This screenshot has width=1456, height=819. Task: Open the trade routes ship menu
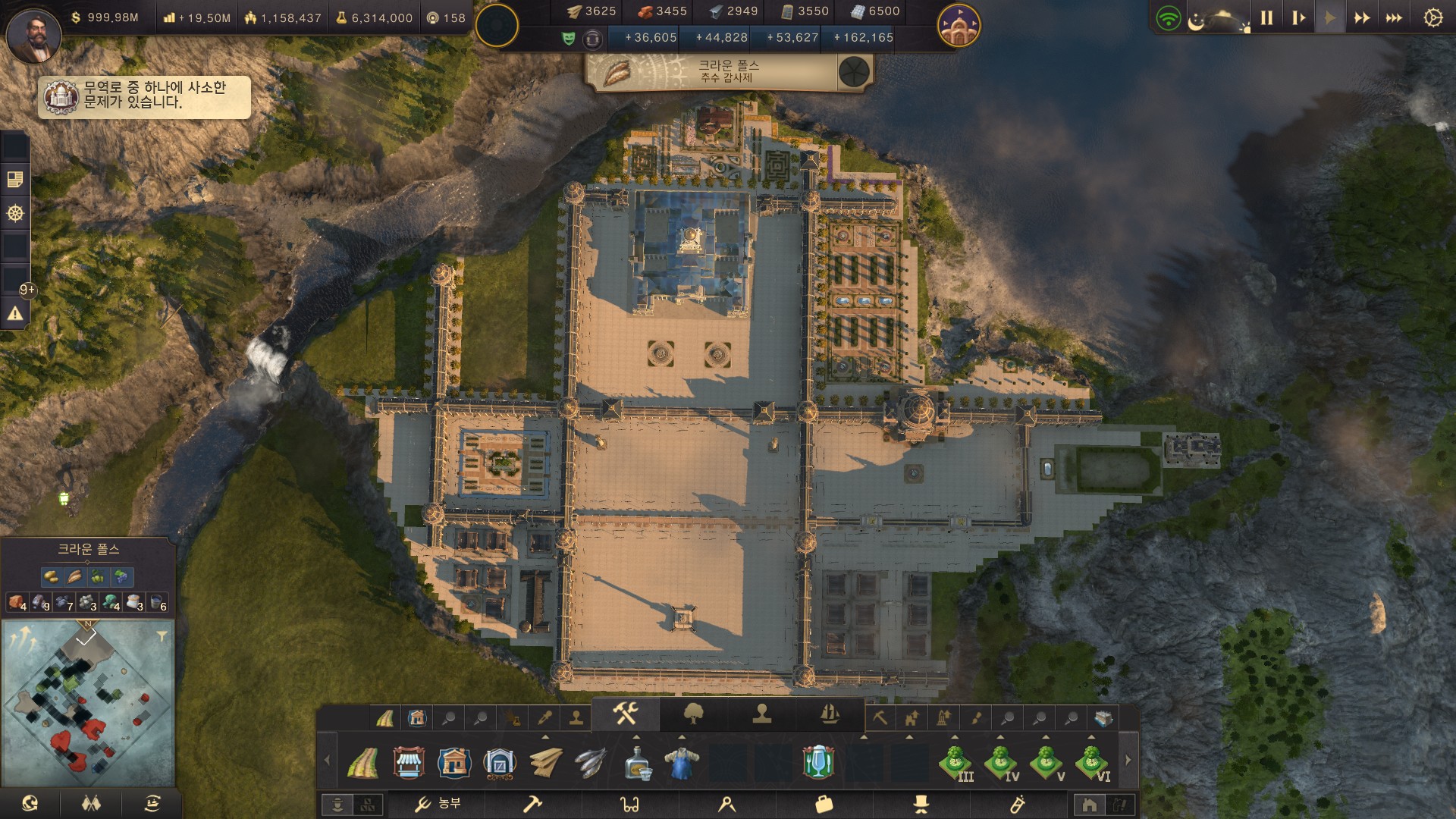[152, 804]
